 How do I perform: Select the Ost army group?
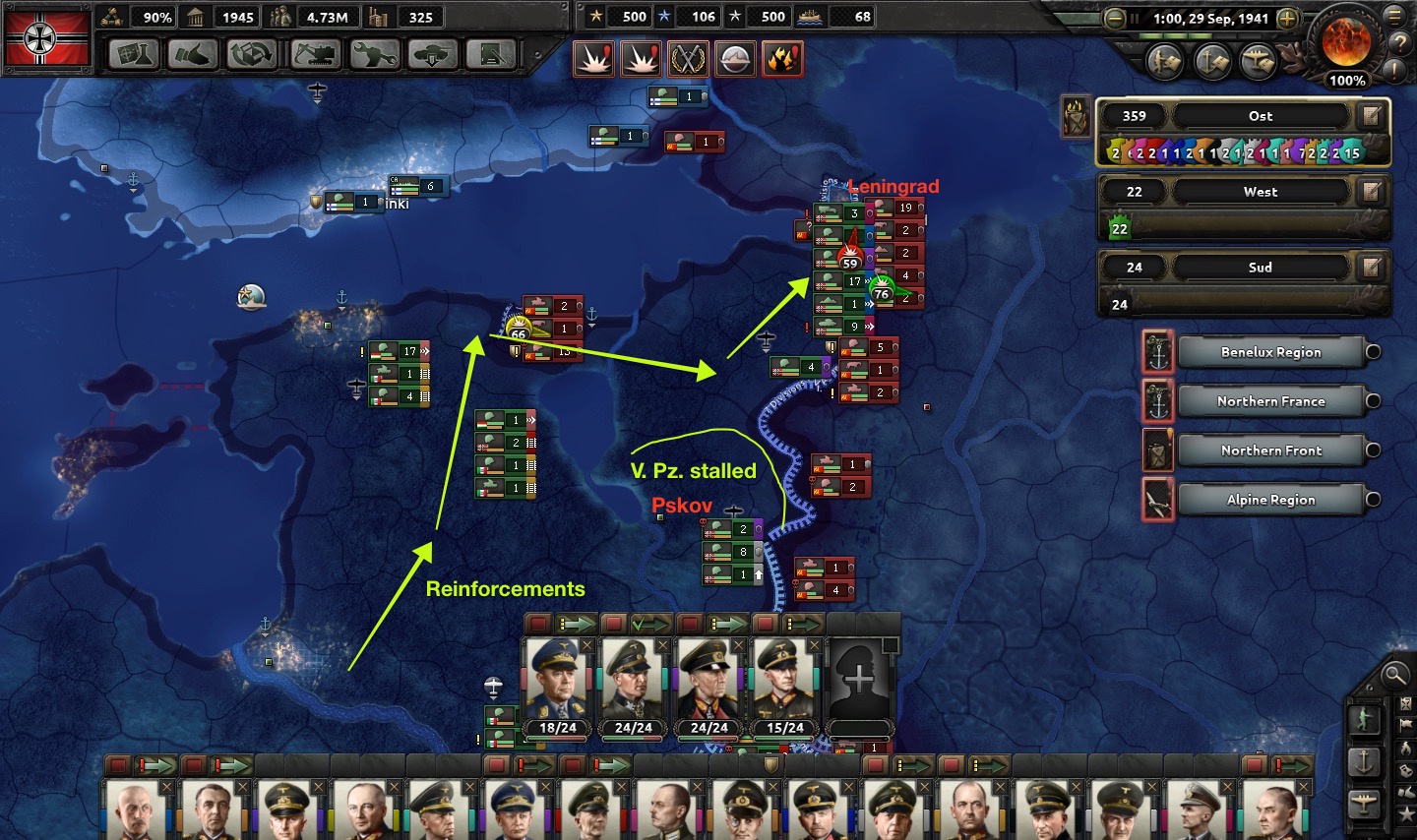1260,116
